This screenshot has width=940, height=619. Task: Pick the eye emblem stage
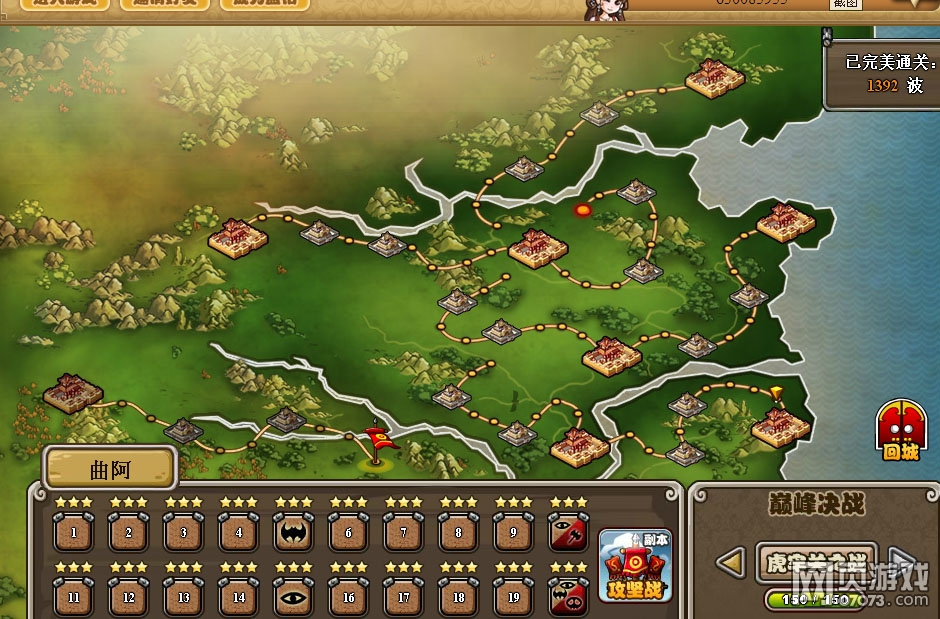[x=294, y=597]
